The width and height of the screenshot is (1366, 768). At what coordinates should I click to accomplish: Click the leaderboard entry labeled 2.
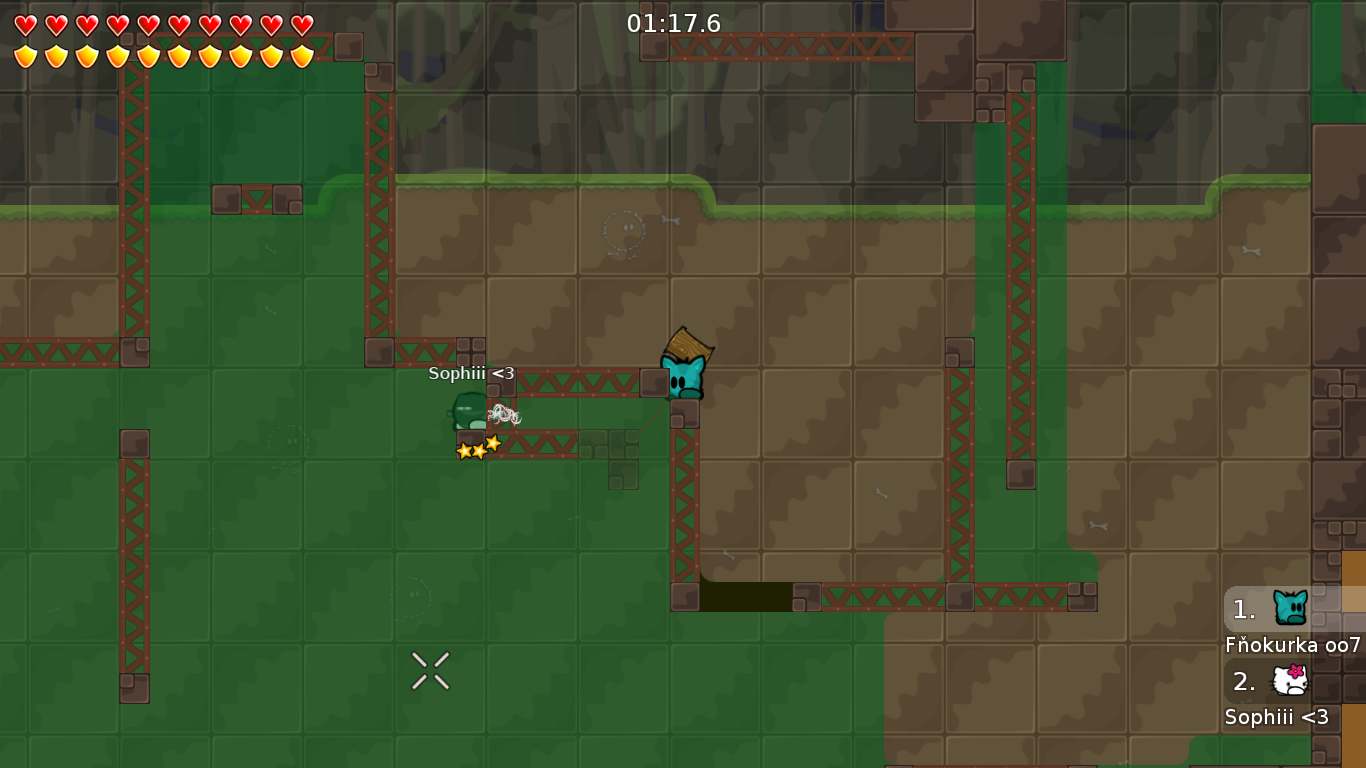1242,682
